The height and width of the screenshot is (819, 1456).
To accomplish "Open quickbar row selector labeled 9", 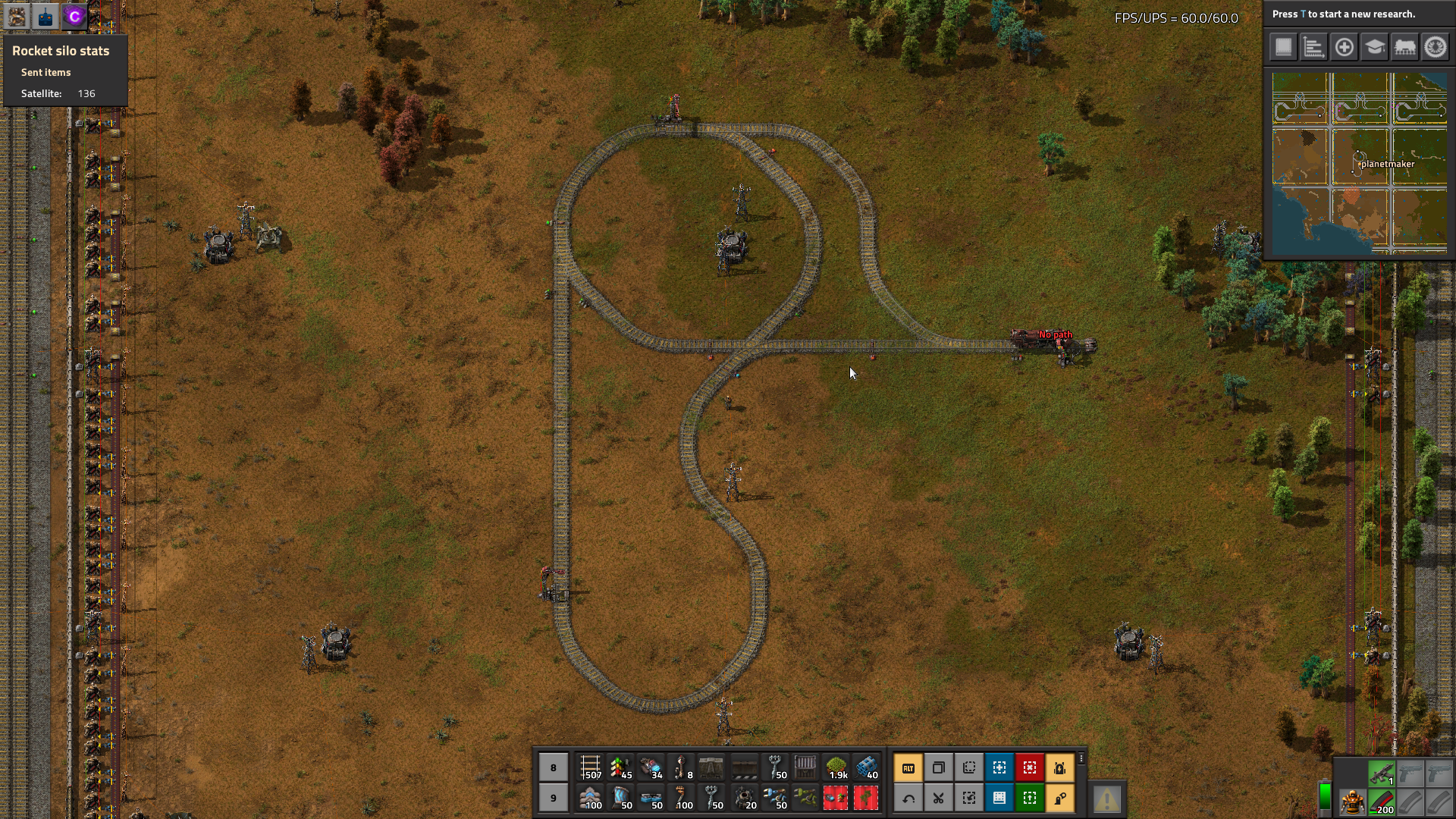I will point(553,798).
